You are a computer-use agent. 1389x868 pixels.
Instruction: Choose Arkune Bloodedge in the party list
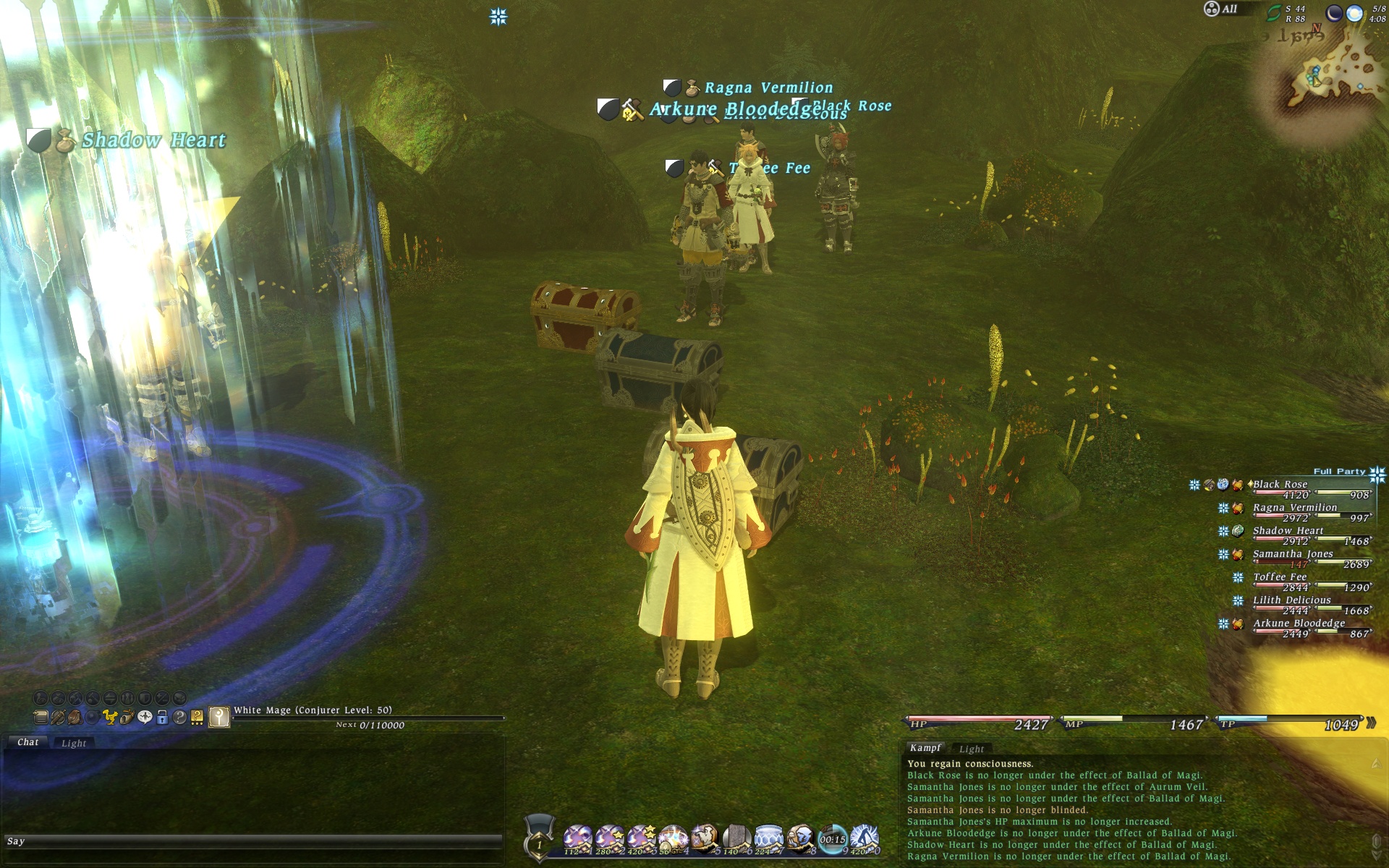(1299, 624)
